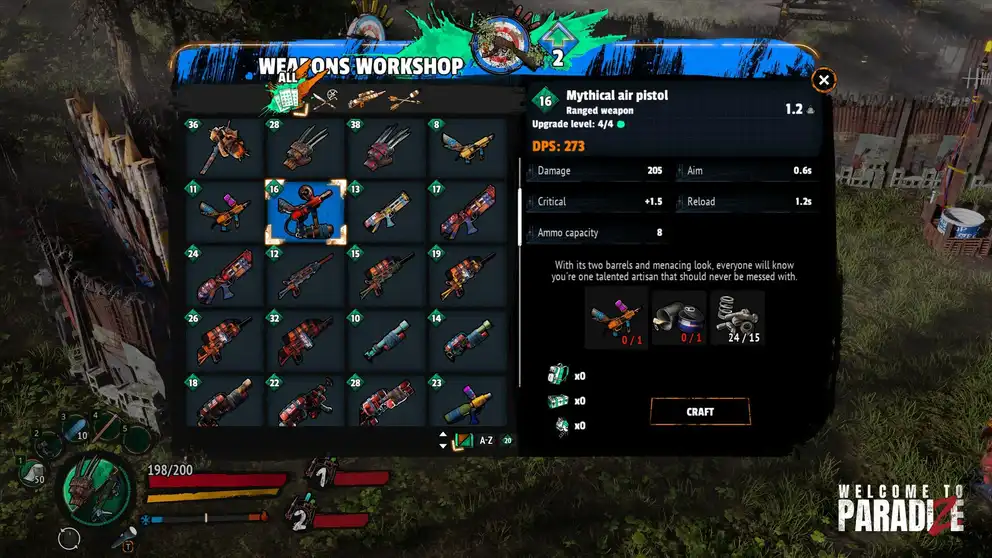992x558 pixels.
Task: Choose the level 23 blue and yellow gun
Action: coord(468,400)
